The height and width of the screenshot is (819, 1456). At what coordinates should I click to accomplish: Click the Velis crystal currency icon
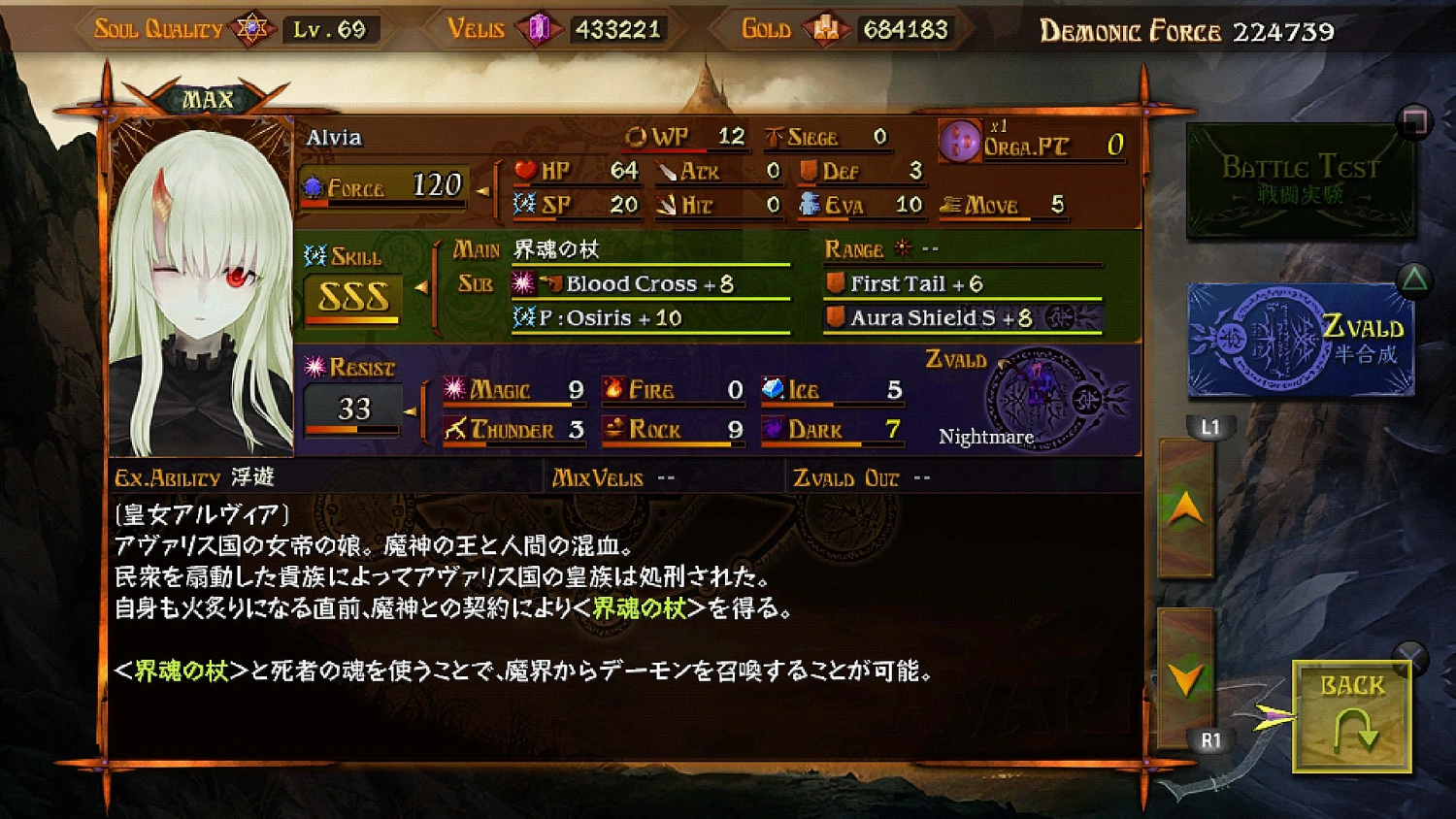click(x=538, y=27)
